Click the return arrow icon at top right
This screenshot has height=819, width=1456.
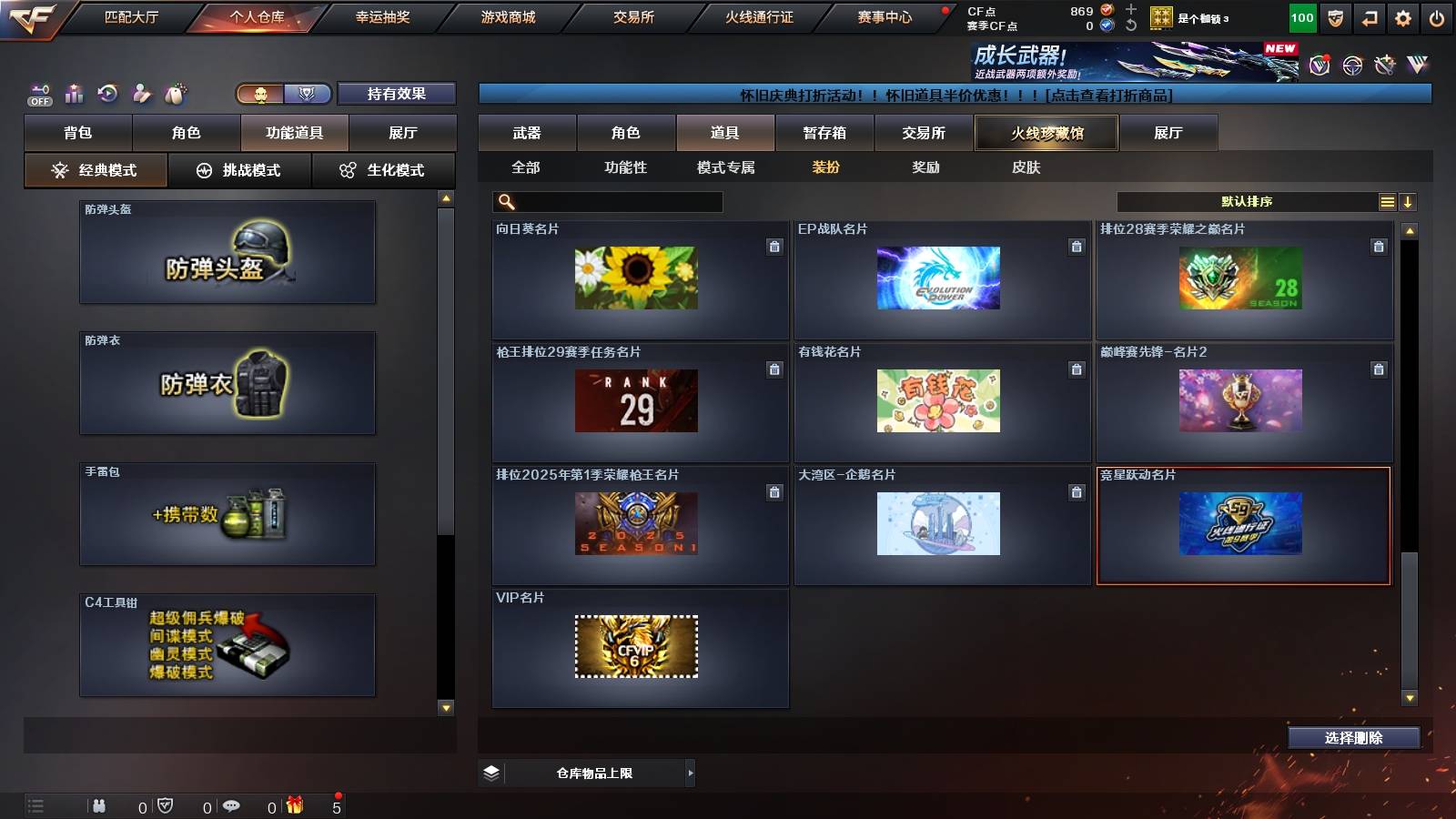1368,16
